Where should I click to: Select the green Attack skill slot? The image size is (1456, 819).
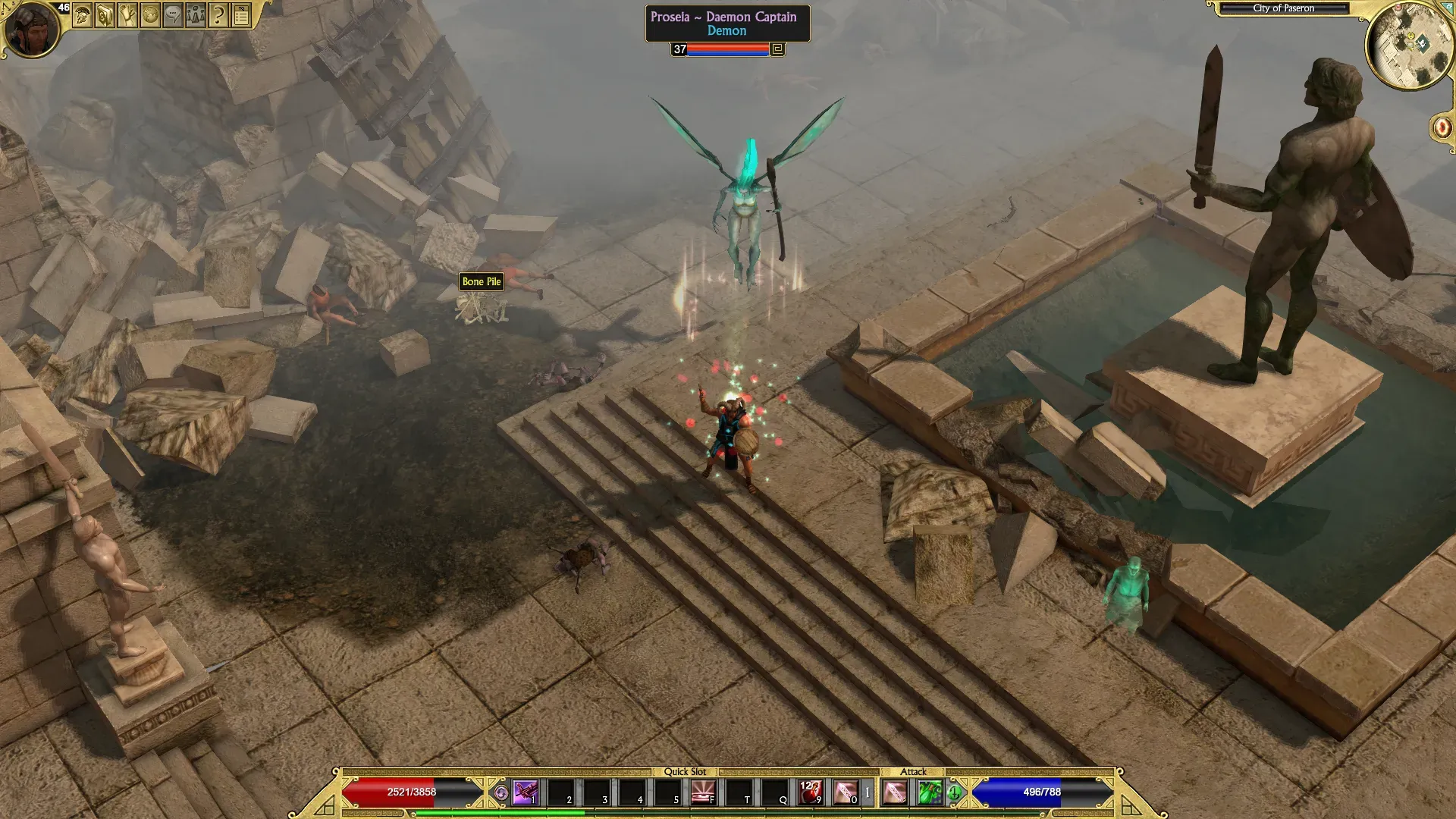[x=930, y=792]
